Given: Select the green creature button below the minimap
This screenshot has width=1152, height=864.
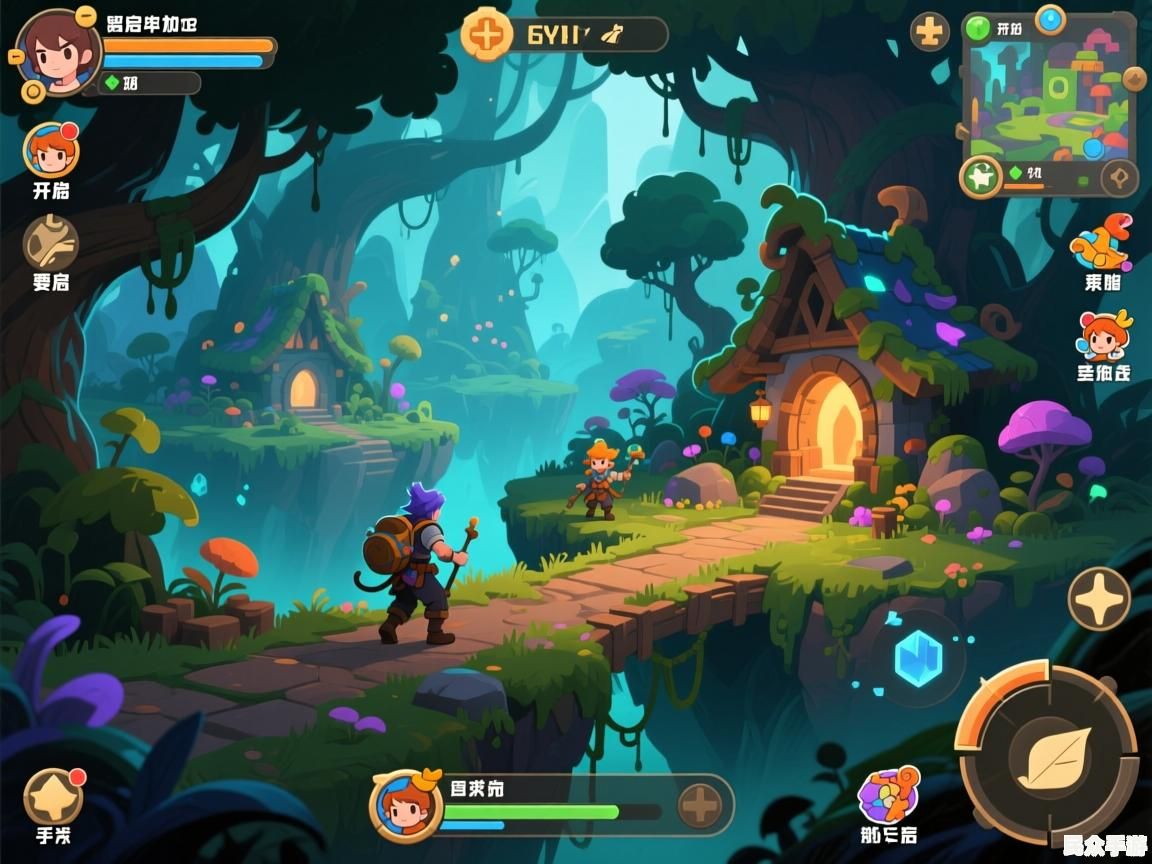Looking at the screenshot, I should [x=981, y=178].
